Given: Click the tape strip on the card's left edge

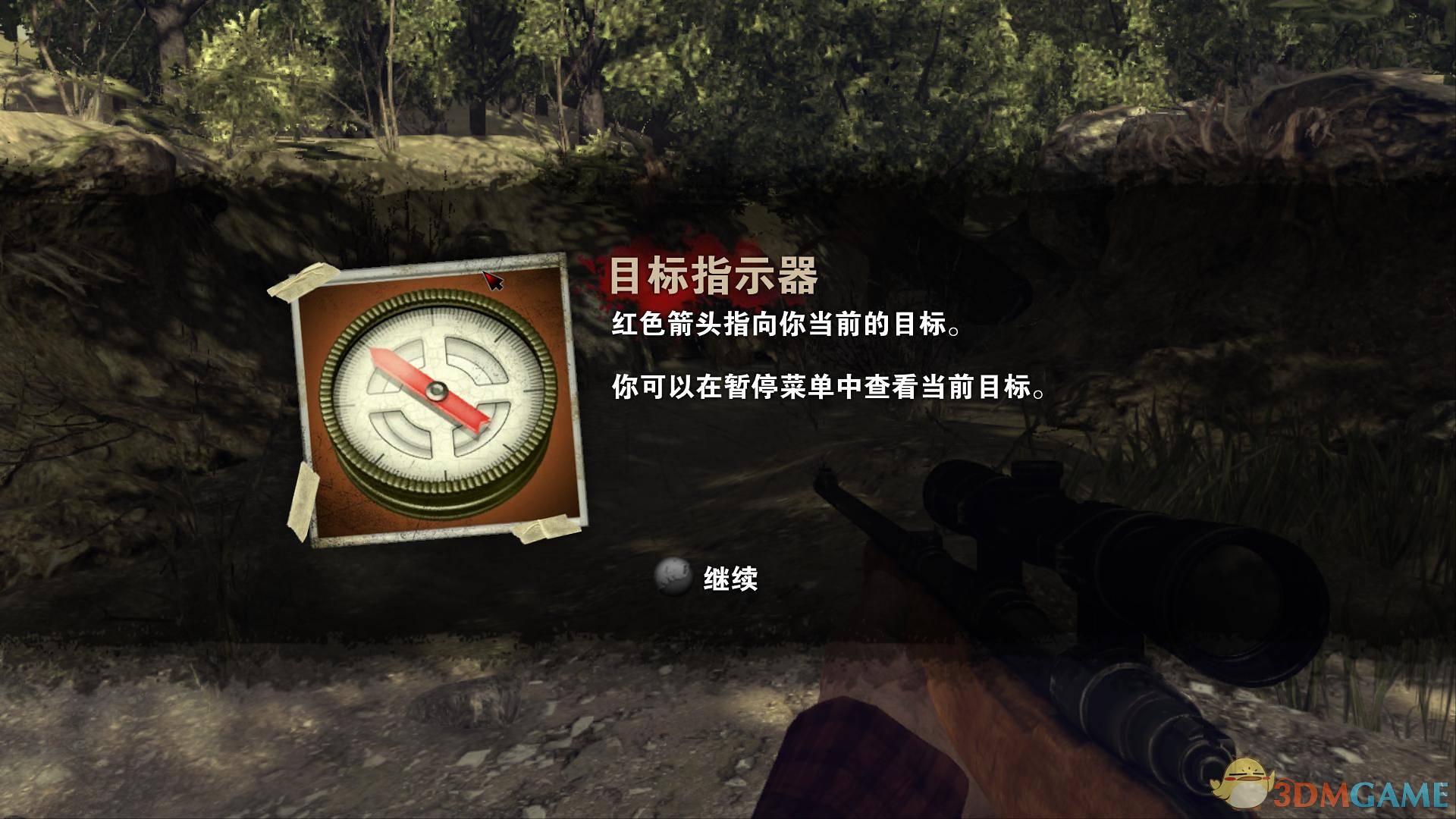Looking at the screenshot, I should tap(303, 493).
